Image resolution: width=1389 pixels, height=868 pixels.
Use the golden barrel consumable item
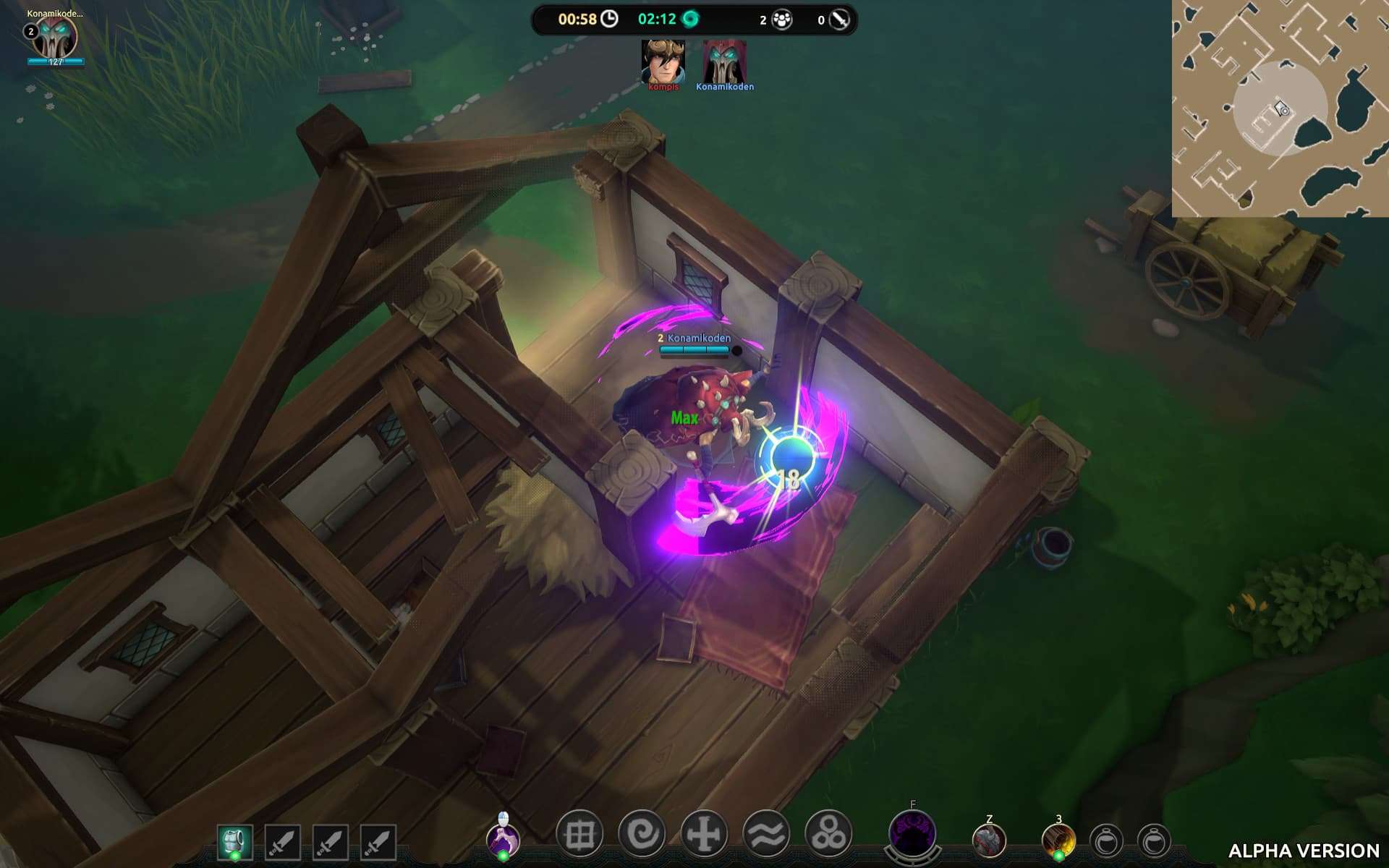pos(1058,841)
